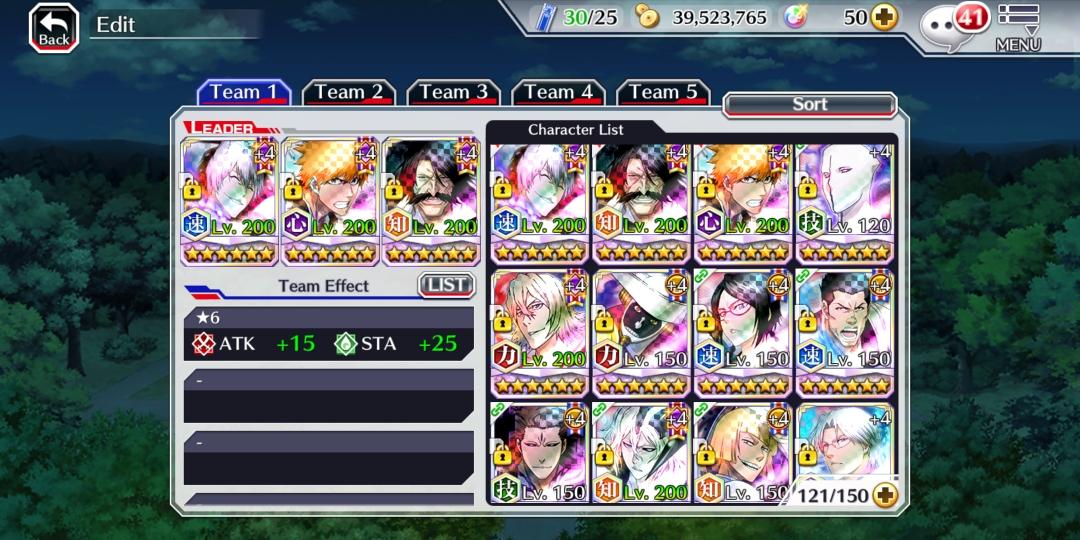Select the Team 1 tab
The image size is (1080, 540).
point(244,93)
